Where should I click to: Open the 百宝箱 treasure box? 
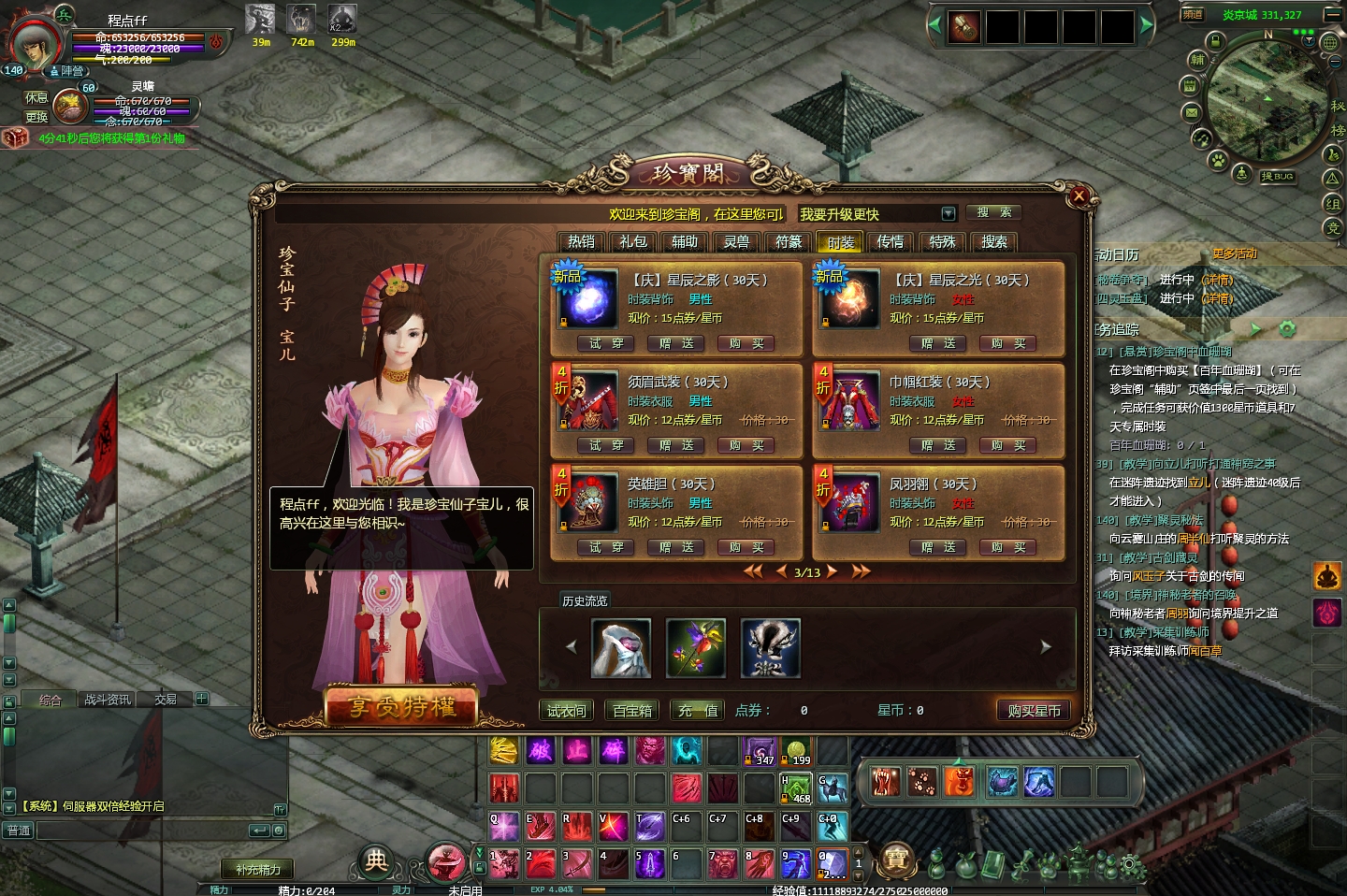[x=632, y=711]
